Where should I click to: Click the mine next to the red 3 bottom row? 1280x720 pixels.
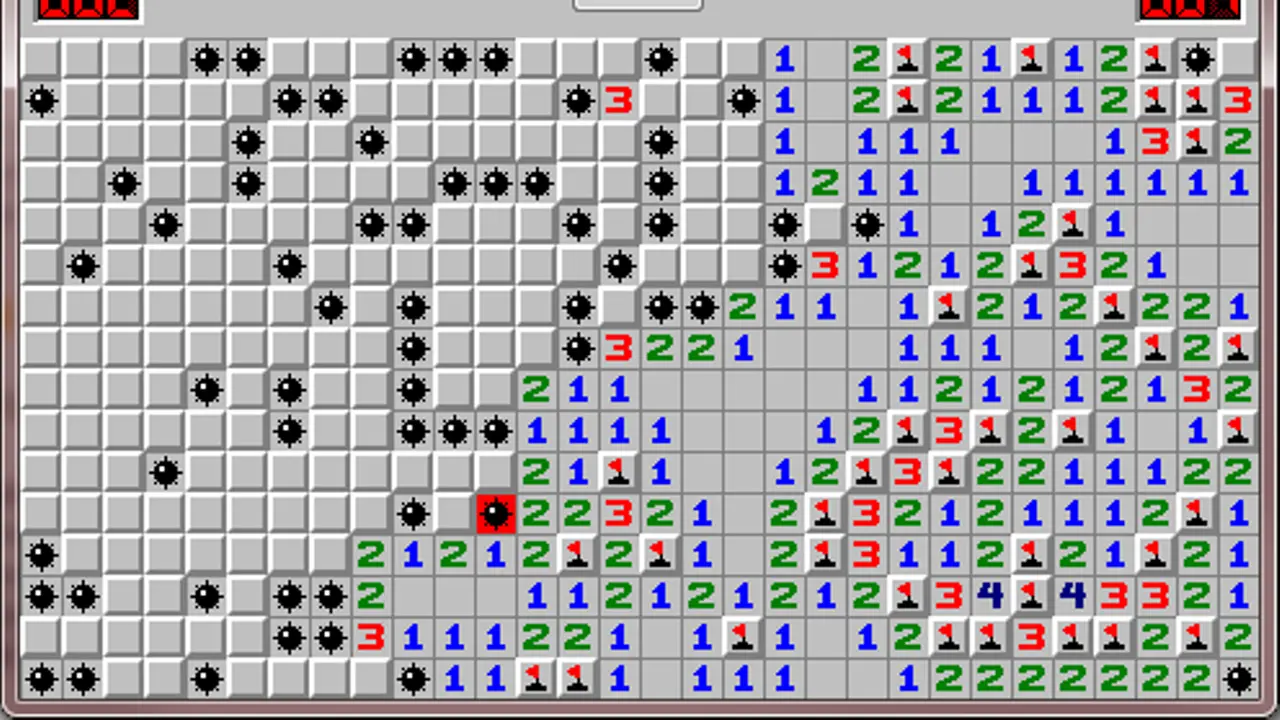point(330,638)
